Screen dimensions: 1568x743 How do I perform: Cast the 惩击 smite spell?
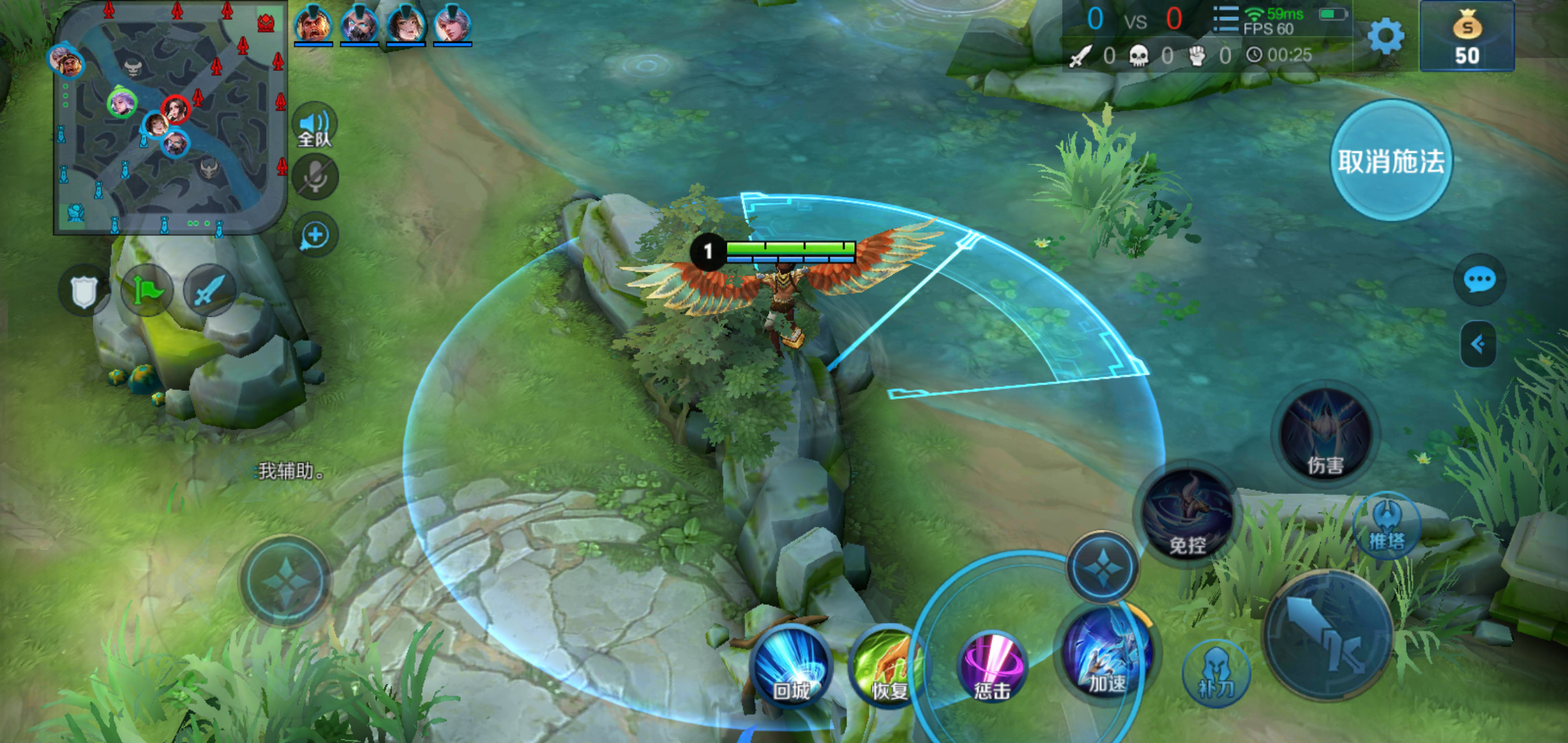(x=992, y=667)
